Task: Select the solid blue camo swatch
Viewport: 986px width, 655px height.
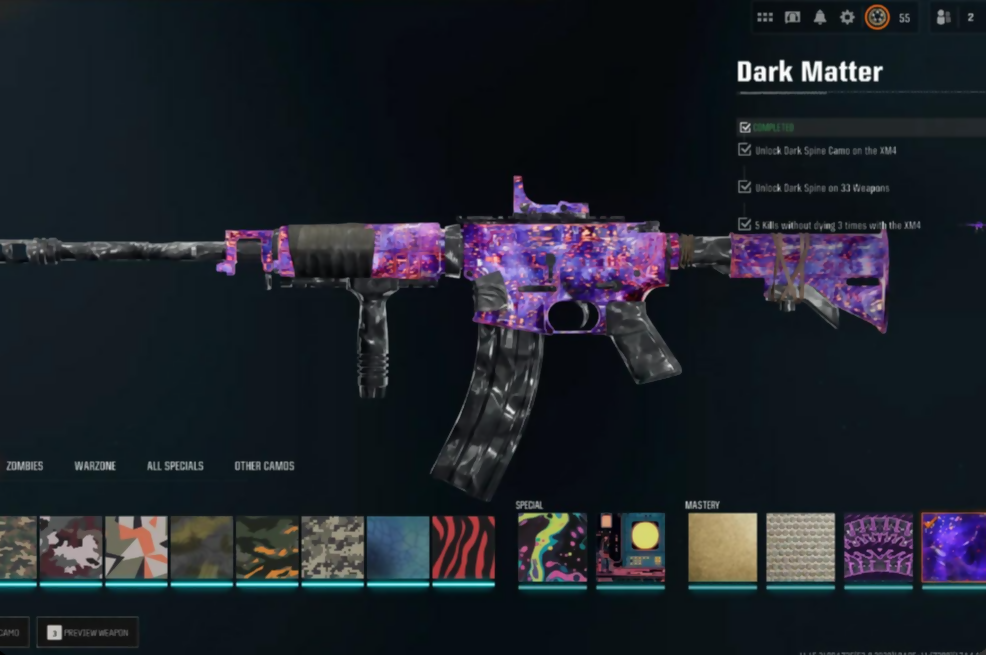Action: (x=397, y=547)
